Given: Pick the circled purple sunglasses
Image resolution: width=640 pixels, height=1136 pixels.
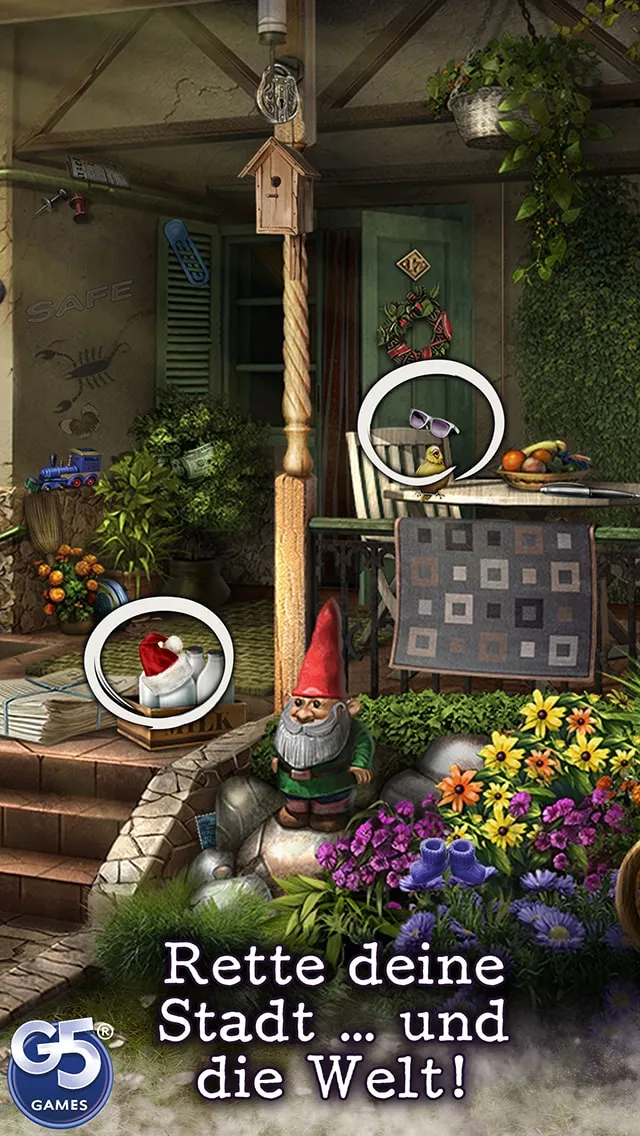Looking at the screenshot, I should pyautogui.click(x=433, y=423).
